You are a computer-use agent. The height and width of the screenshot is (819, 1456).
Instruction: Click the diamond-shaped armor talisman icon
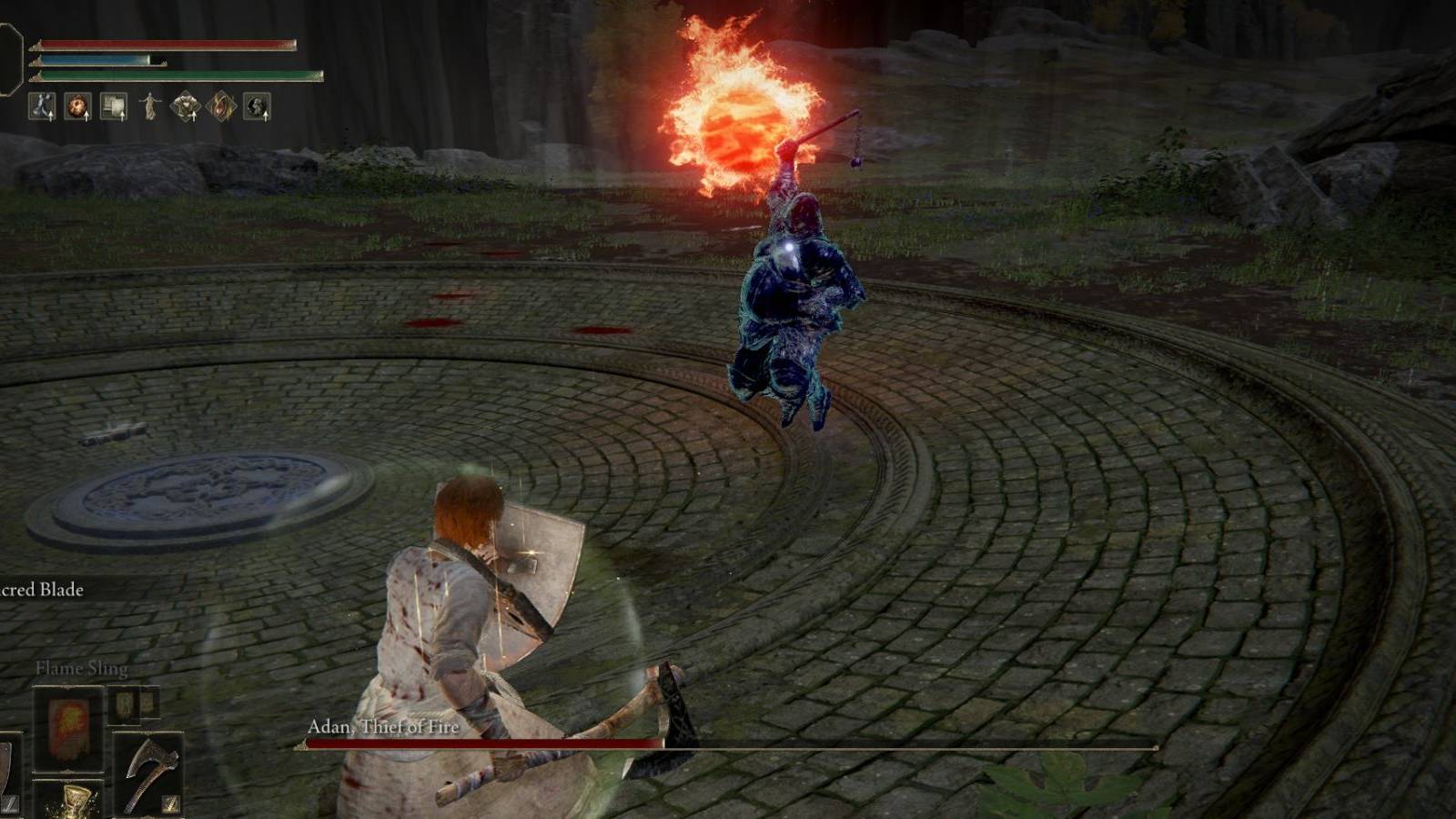[x=186, y=105]
